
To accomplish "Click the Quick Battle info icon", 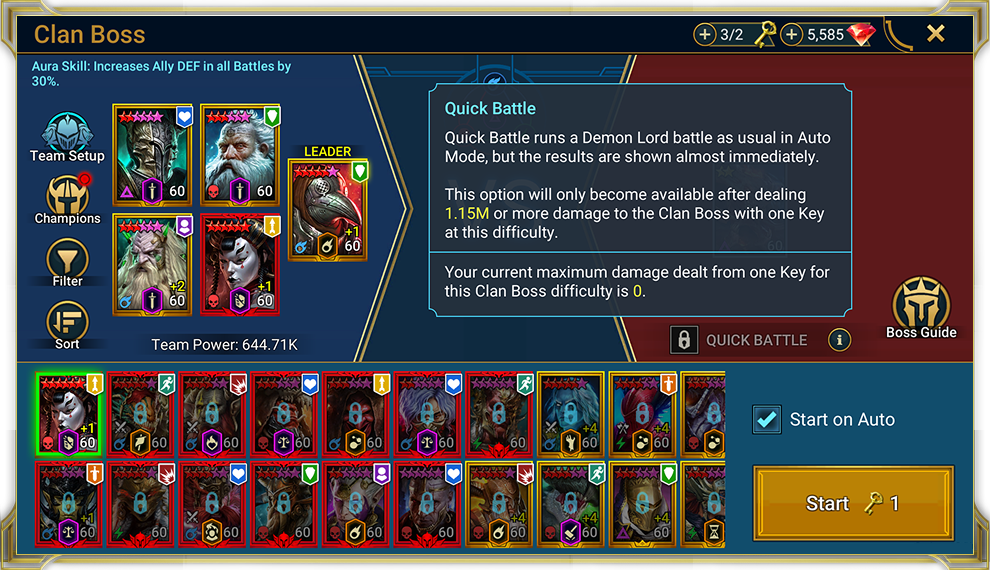I will 840,340.
